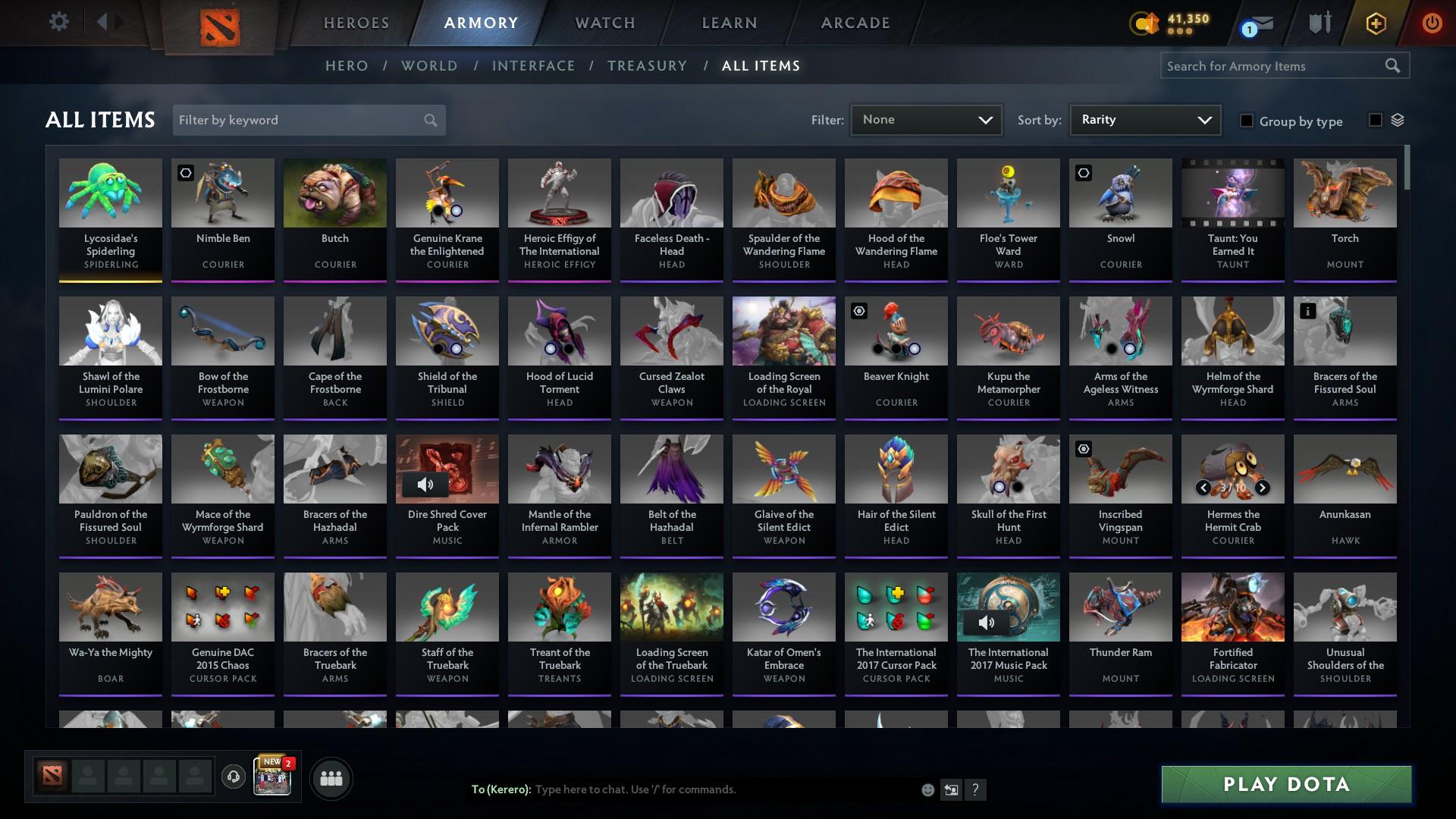Image resolution: width=1456 pixels, height=819 pixels.
Task: Switch to the ARCADE tab
Action: click(x=855, y=23)
